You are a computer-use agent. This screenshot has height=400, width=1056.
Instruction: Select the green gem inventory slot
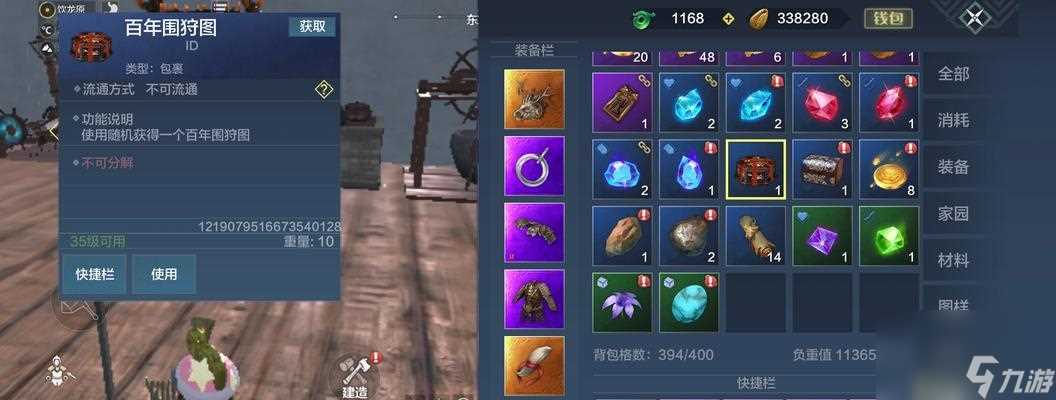coord(888,236)
